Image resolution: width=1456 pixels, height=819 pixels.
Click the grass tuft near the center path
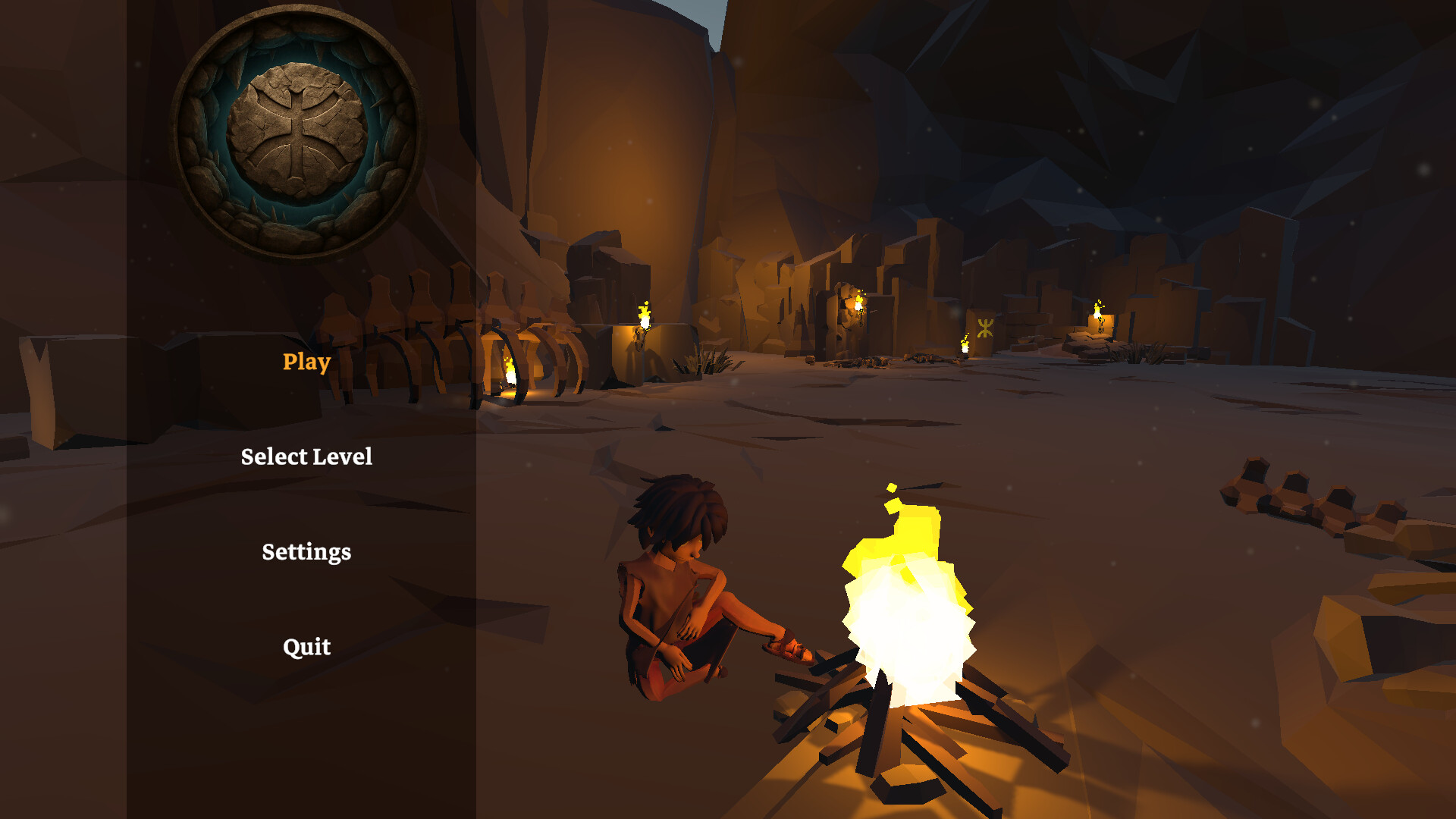click(x=709, y=360)
